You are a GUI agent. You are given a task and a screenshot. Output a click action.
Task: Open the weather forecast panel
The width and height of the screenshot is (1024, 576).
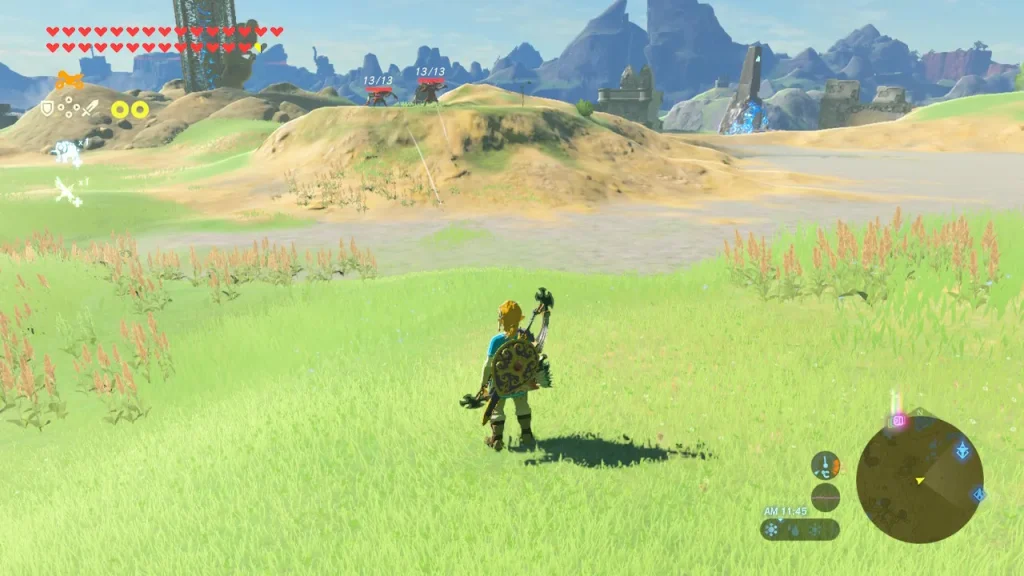(799, 529)
